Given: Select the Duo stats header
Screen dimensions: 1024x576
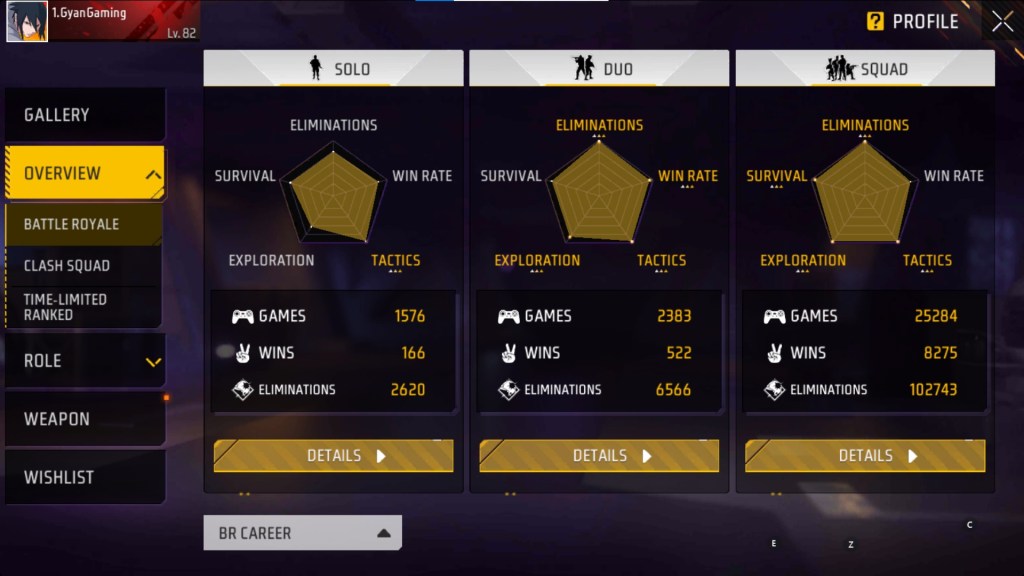Looking at the screenshot, I should coord(599,68).
